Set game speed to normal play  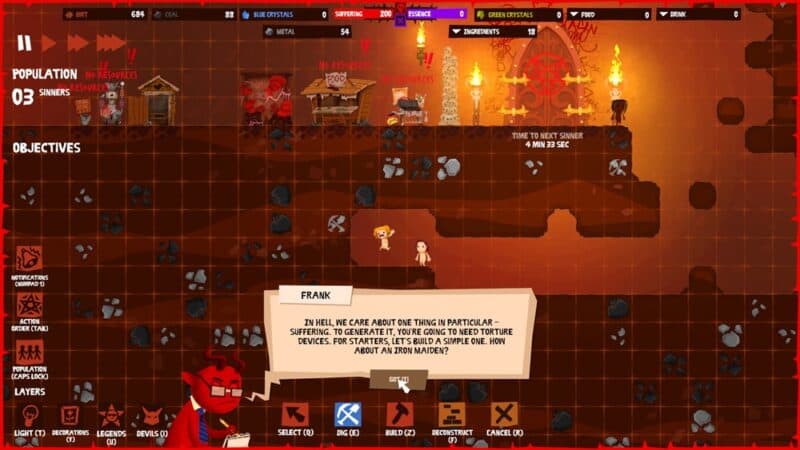pos(48,44)
